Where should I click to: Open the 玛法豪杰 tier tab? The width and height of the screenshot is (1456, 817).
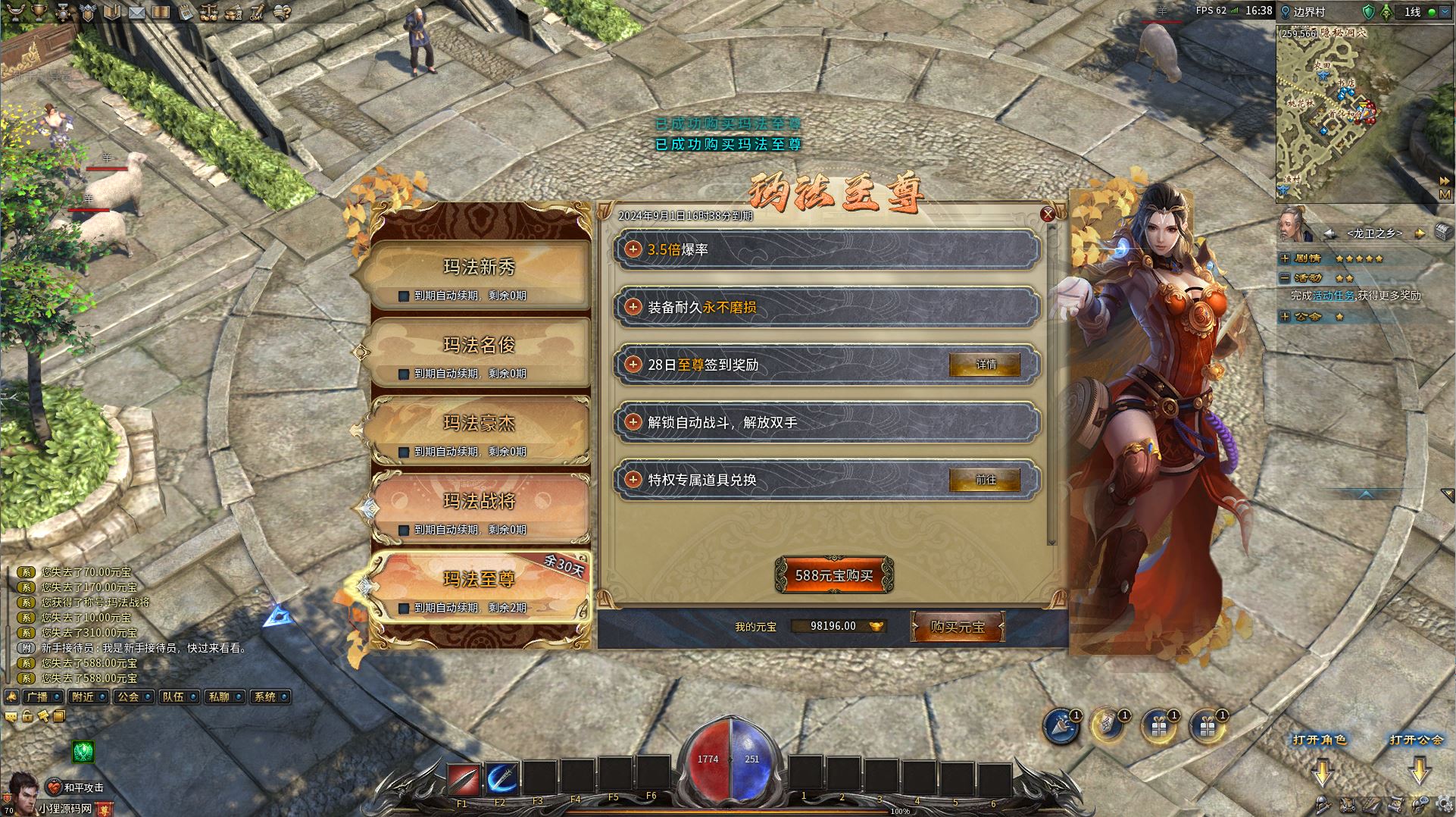[x=479, y=424]
